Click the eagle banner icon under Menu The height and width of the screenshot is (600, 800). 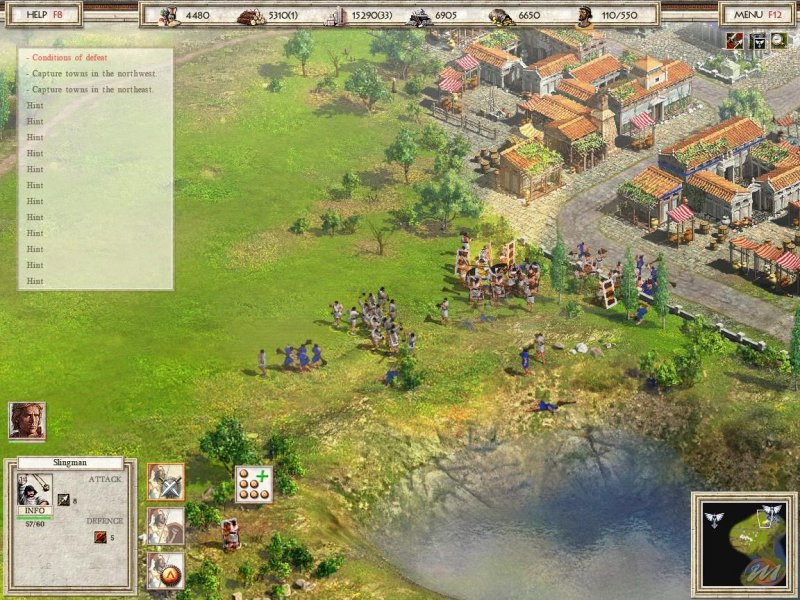click(757, 40)
